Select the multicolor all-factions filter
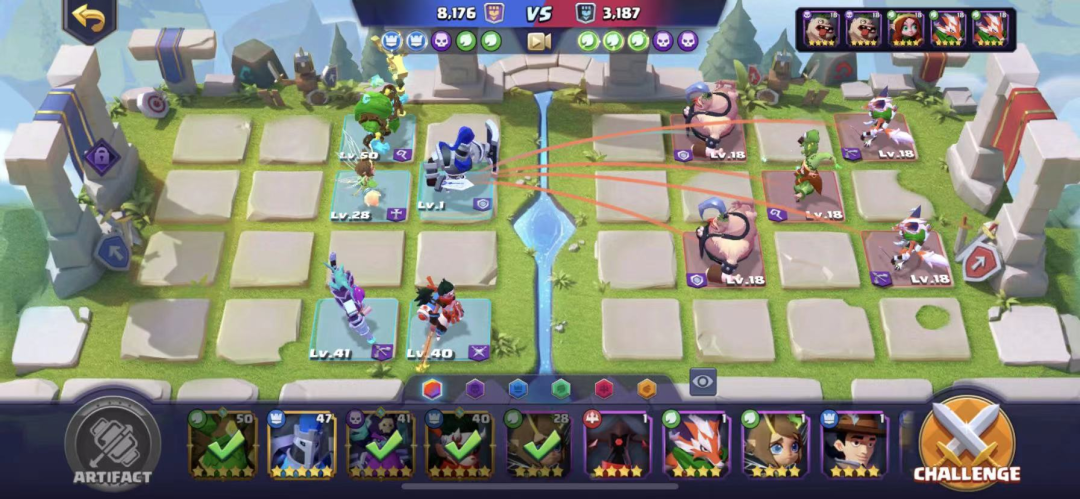Screen dimensions: 1080x499 click(432, 389)
